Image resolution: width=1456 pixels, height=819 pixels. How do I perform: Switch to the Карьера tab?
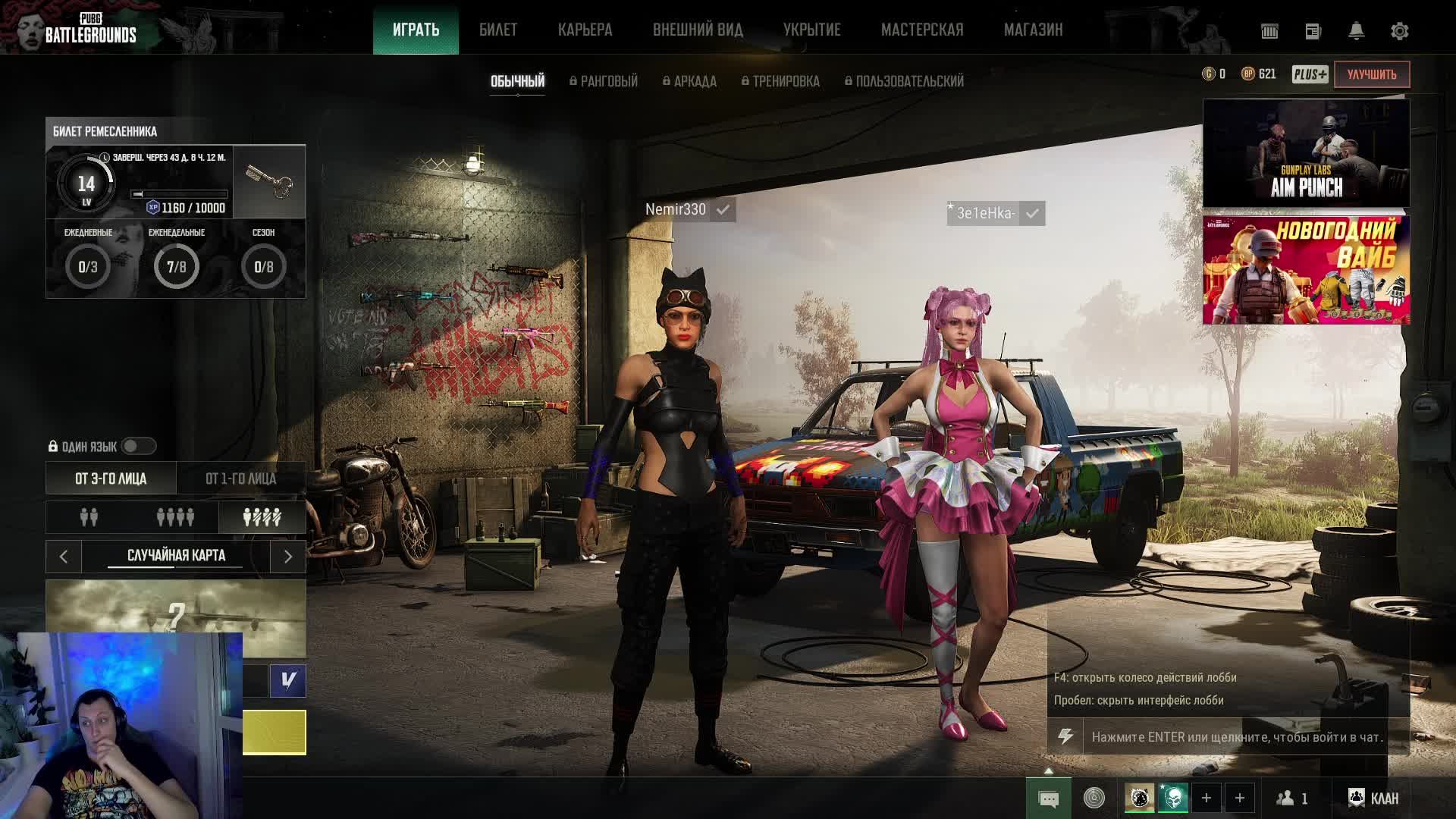(585, 30)
